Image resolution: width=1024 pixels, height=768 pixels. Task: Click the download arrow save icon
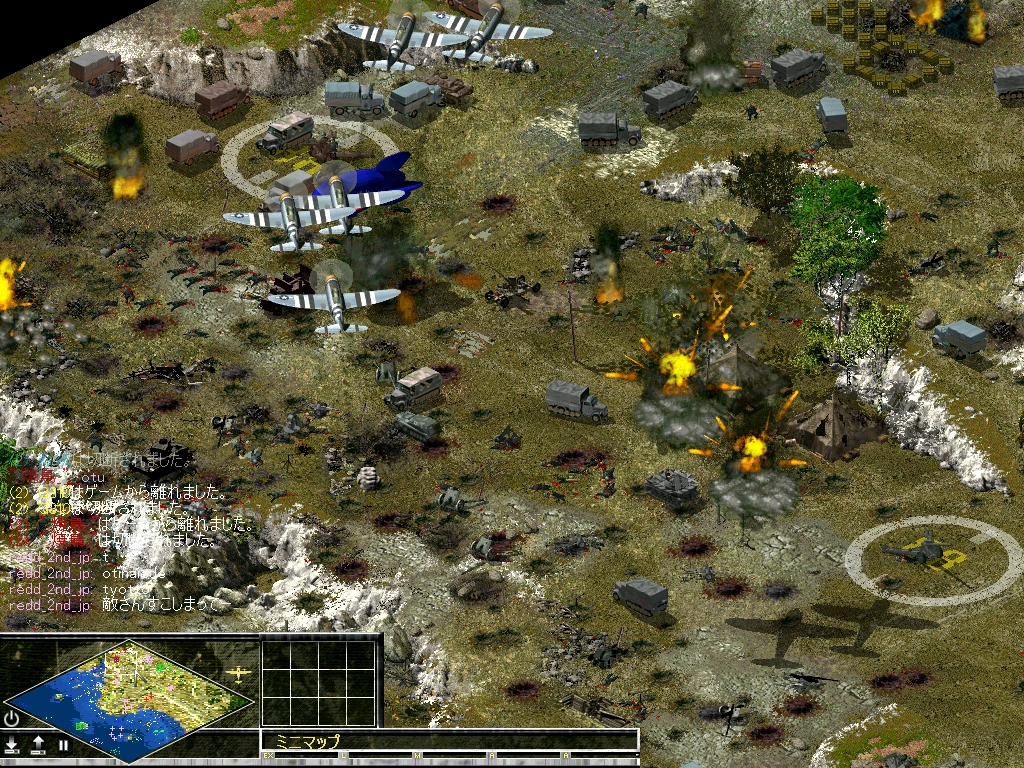tap(12, 745)
